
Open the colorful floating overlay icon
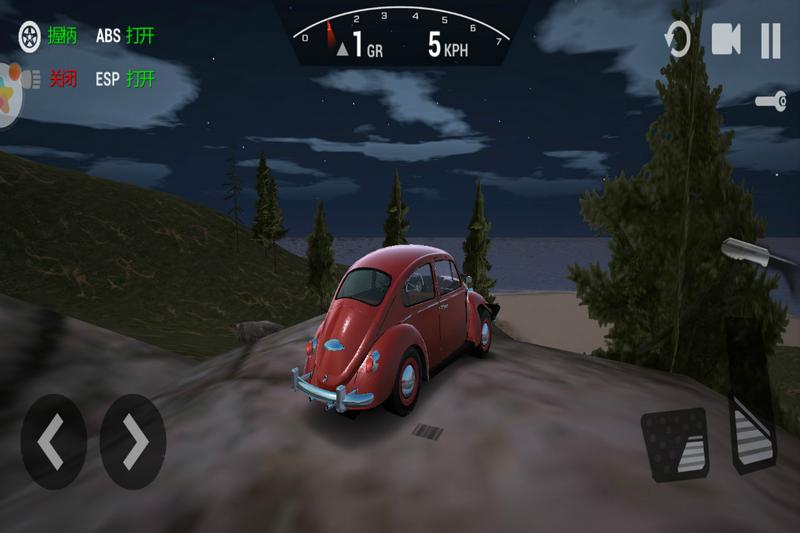[10, 94]
